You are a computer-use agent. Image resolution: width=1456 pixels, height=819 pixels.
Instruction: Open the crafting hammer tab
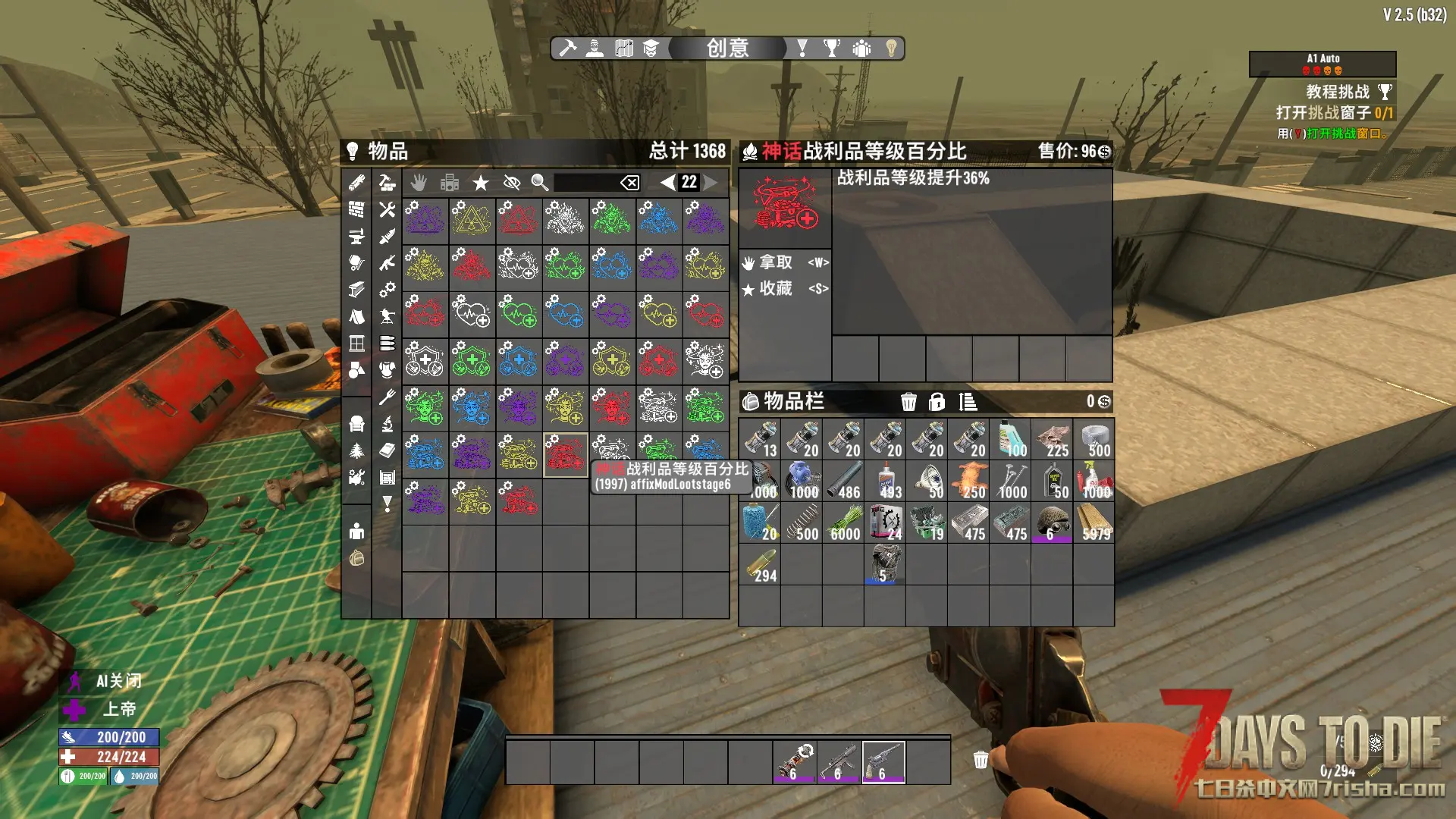[567, 49]
